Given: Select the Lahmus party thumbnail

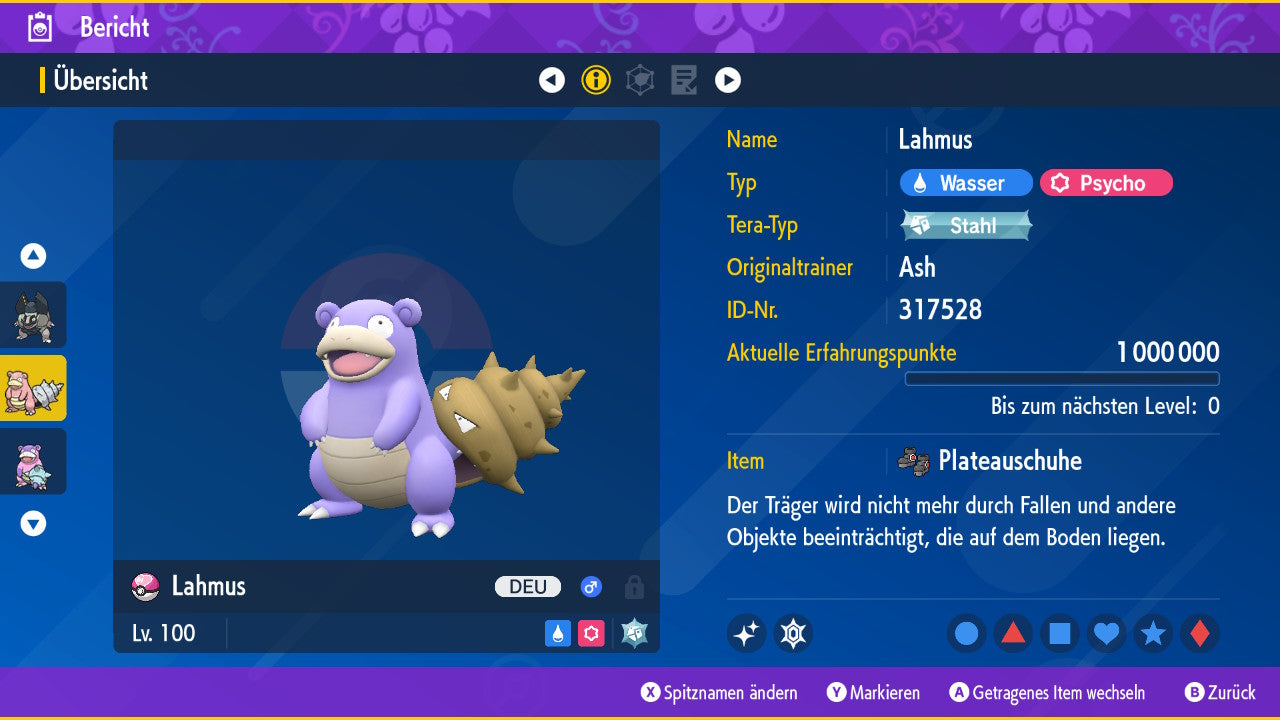Looking at the screenshot, I should [x=33, y=388].
